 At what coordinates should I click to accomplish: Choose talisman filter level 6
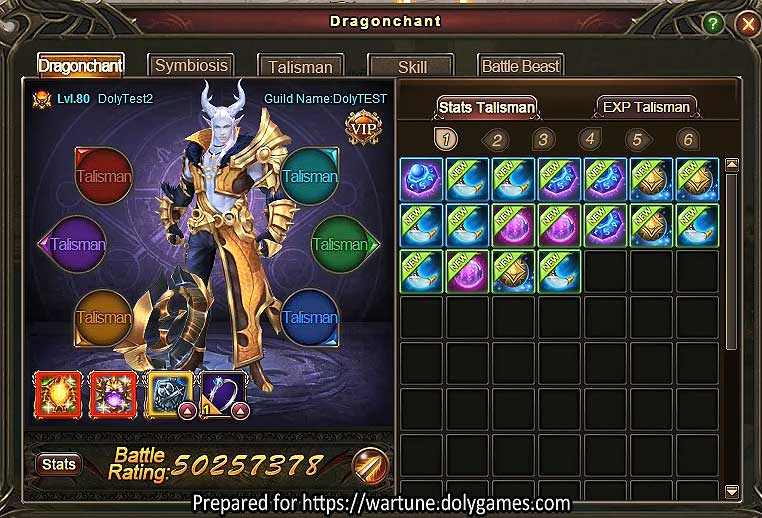(x=686, y=139)
